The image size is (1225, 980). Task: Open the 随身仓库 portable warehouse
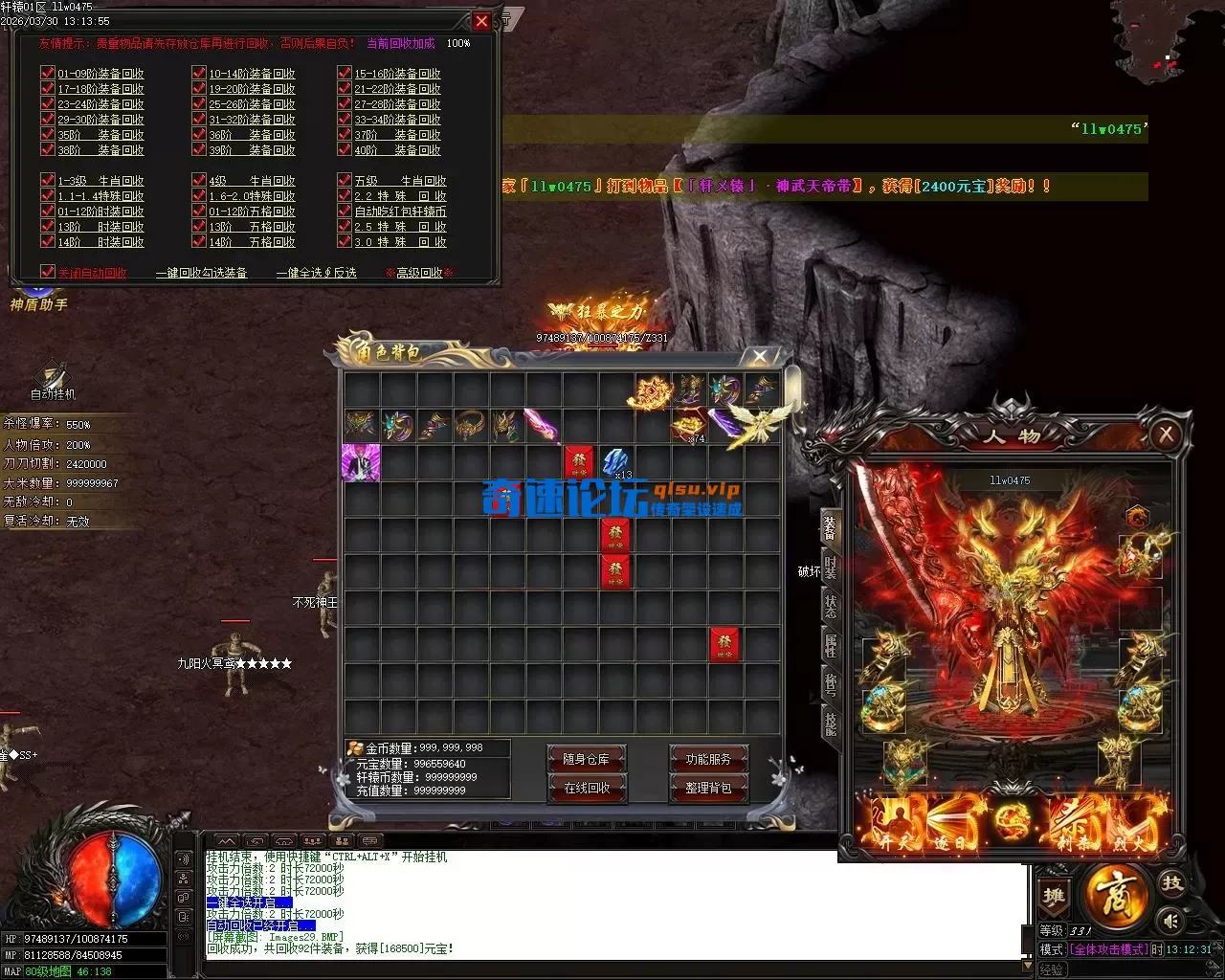pos(586,759)
